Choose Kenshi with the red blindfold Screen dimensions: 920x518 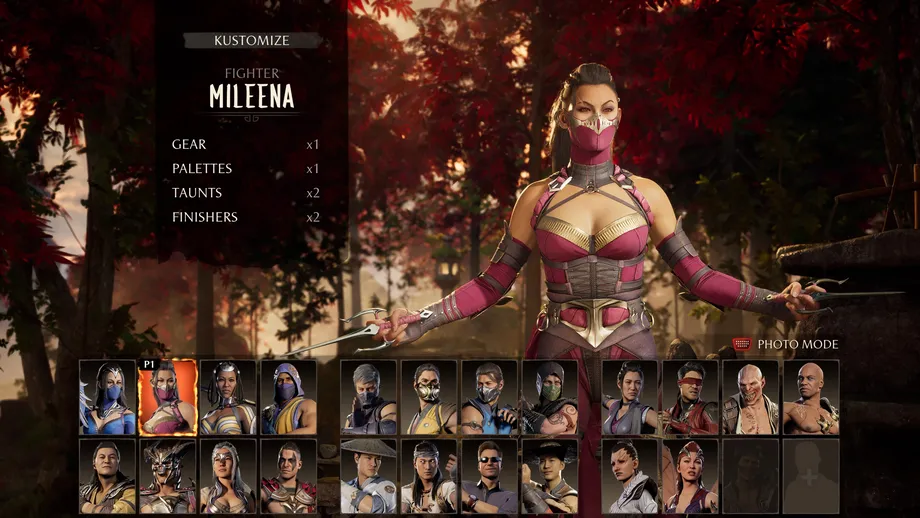(x=690, y=398)
